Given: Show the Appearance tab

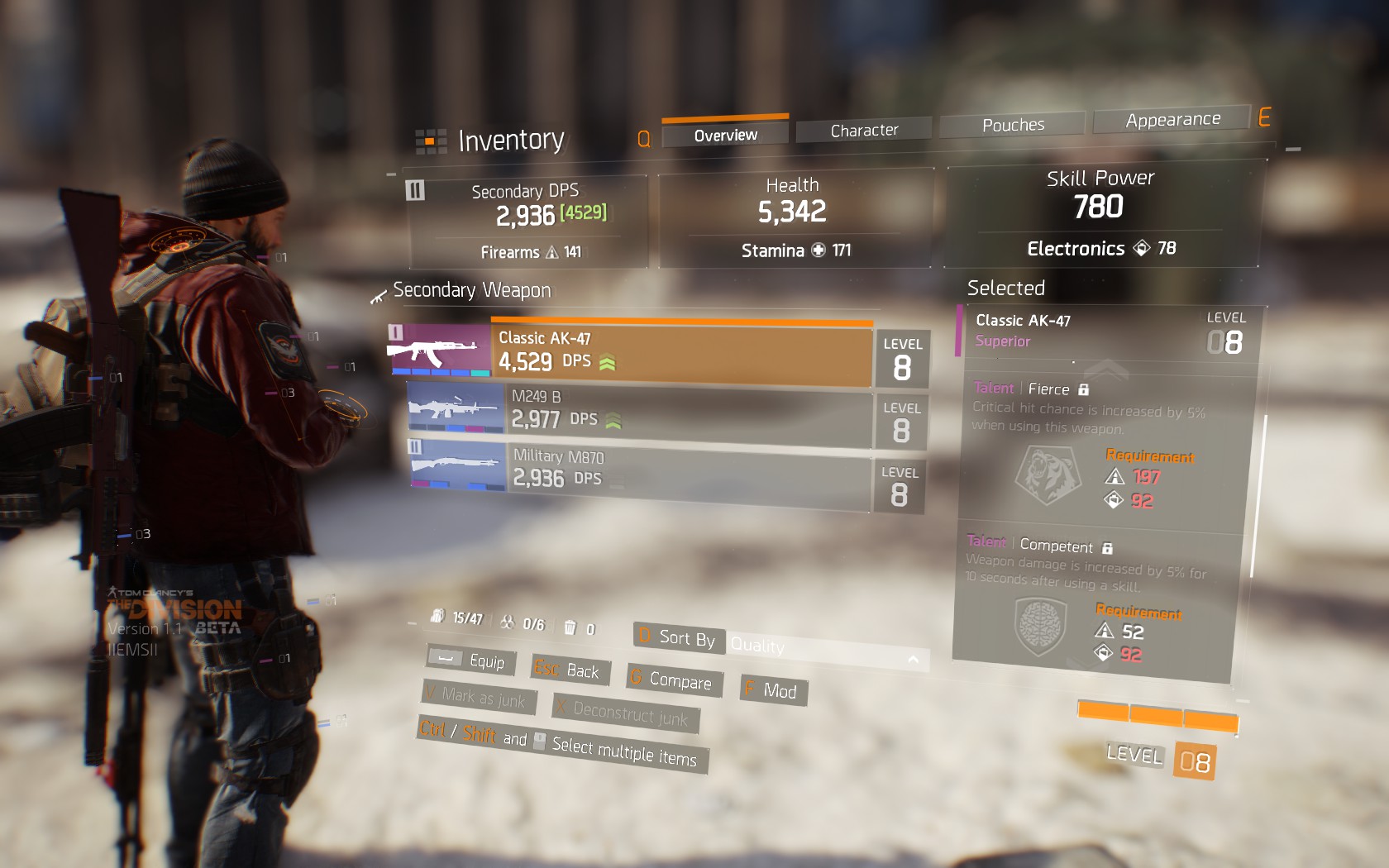Looking at the screenshot, I should coord(1172,120).
